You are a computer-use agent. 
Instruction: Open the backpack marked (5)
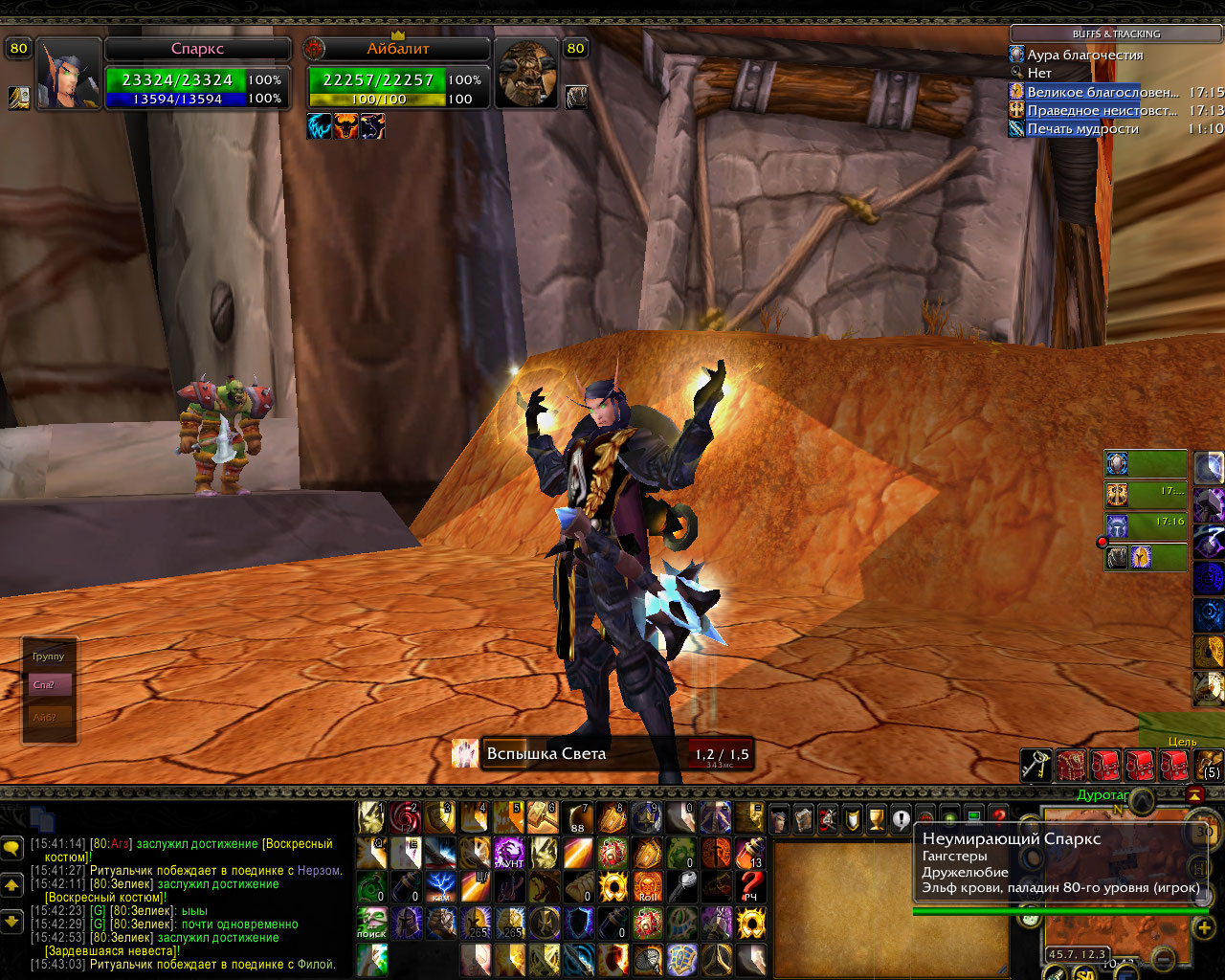tap(1210, 765)
